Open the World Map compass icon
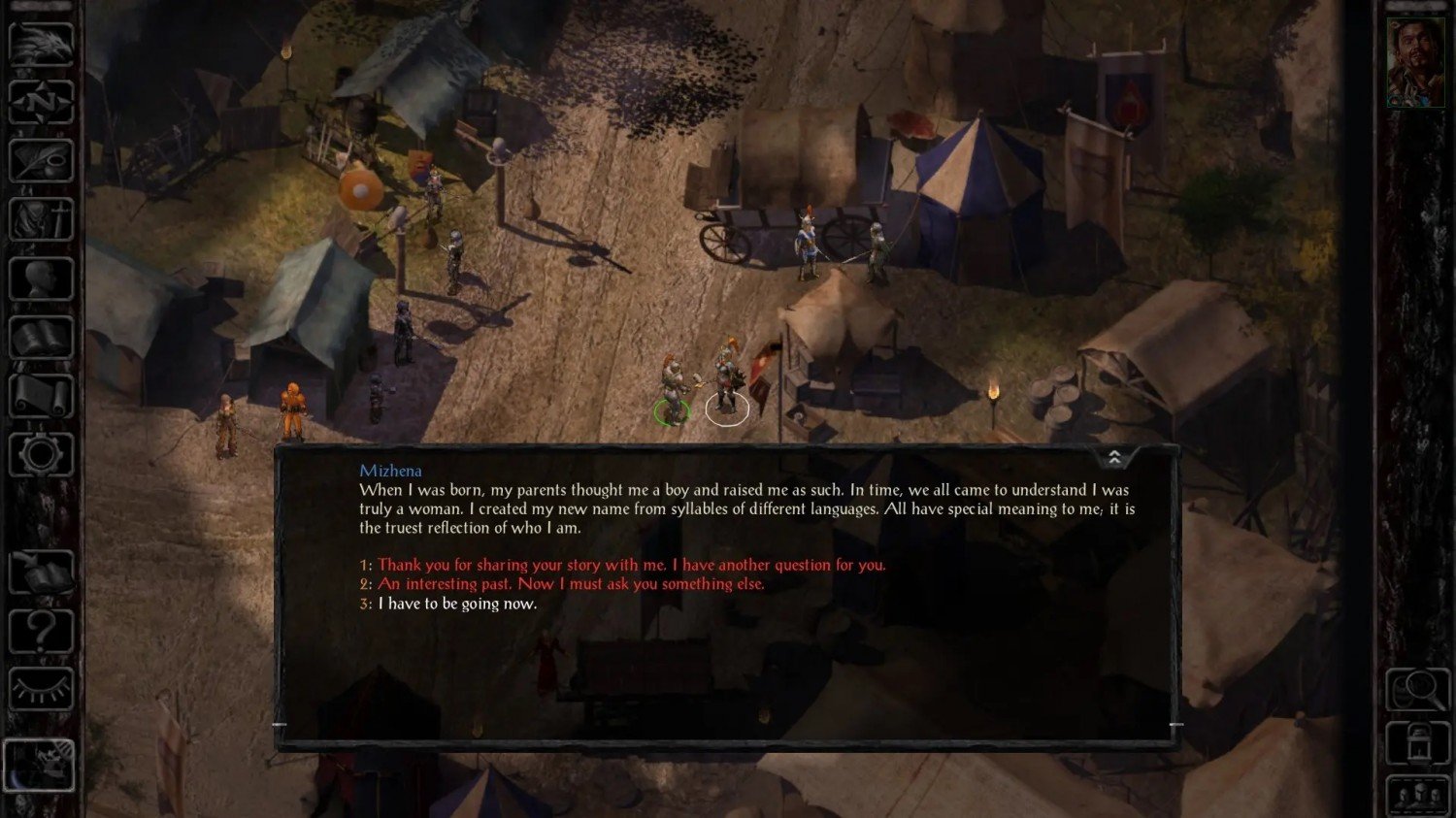 tap(41, 97)
